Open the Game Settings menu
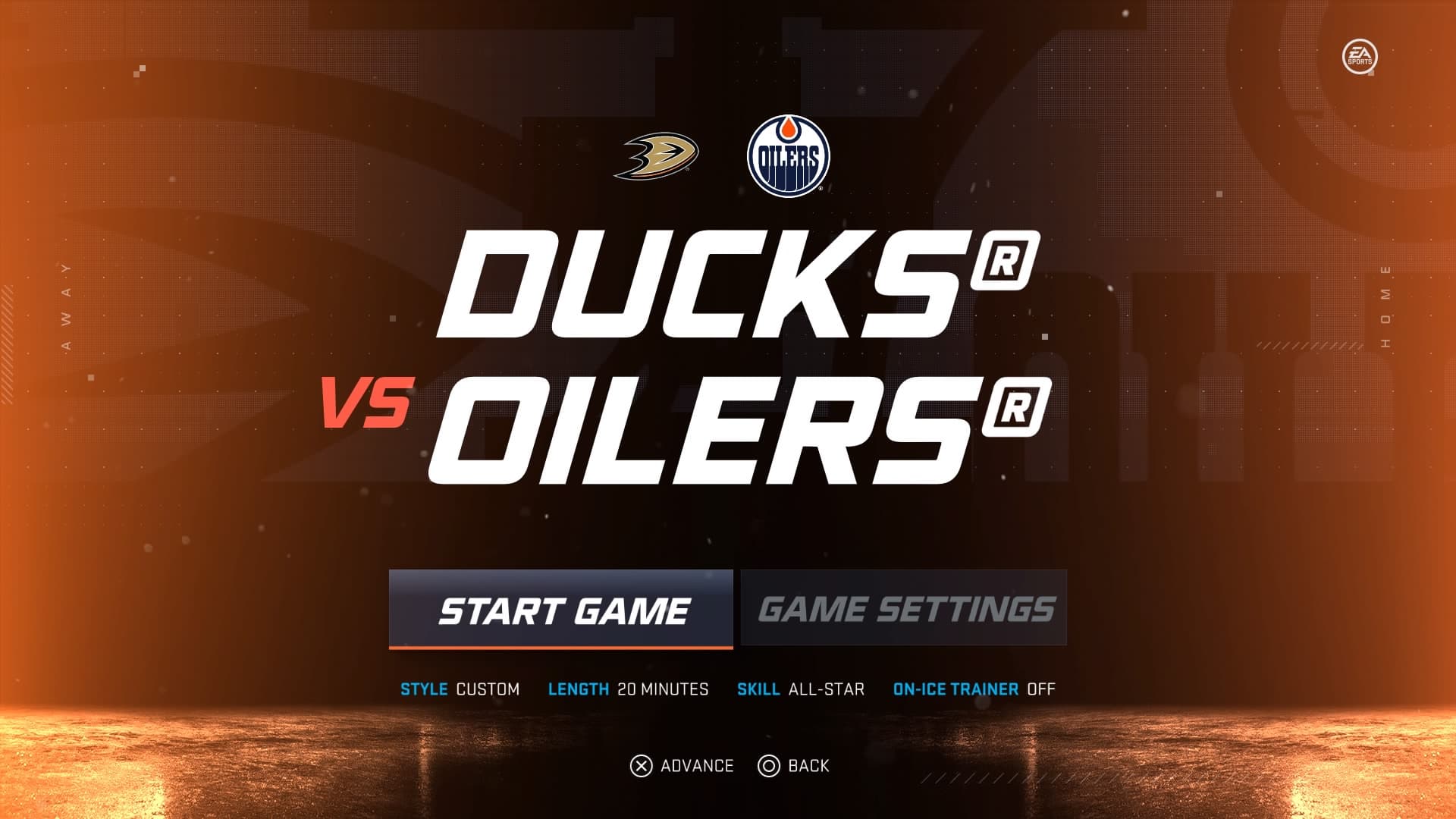Screen dimensions: 1456x819 [904, 608]
